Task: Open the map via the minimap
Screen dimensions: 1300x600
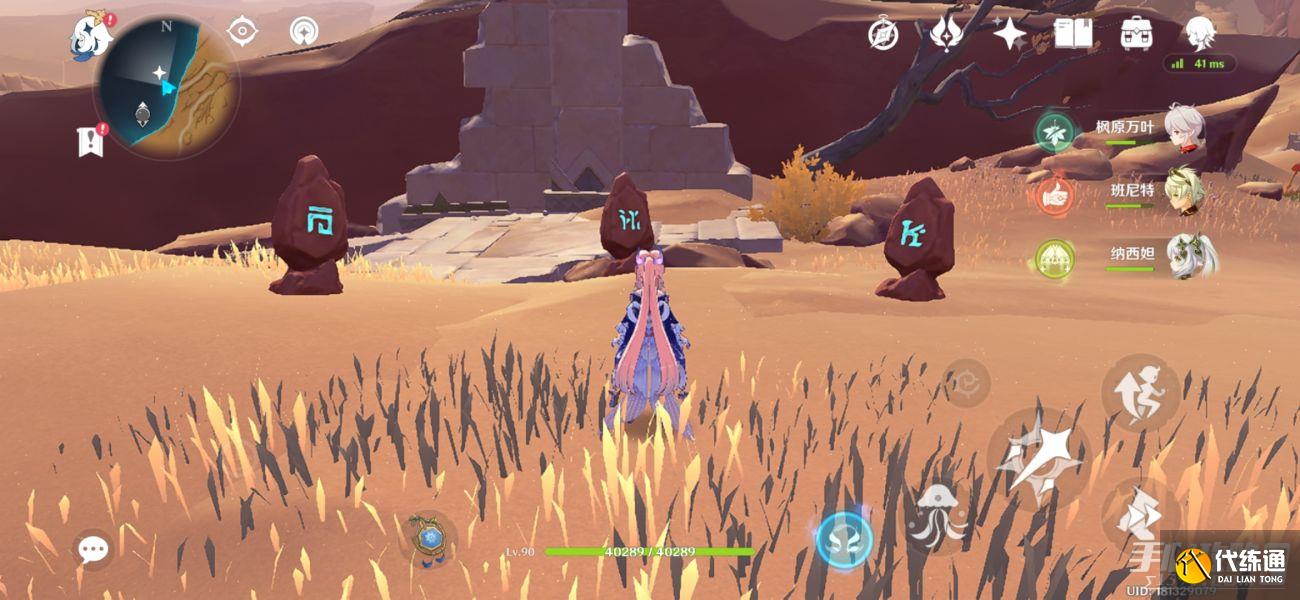Action: click(x=167, y=87)
